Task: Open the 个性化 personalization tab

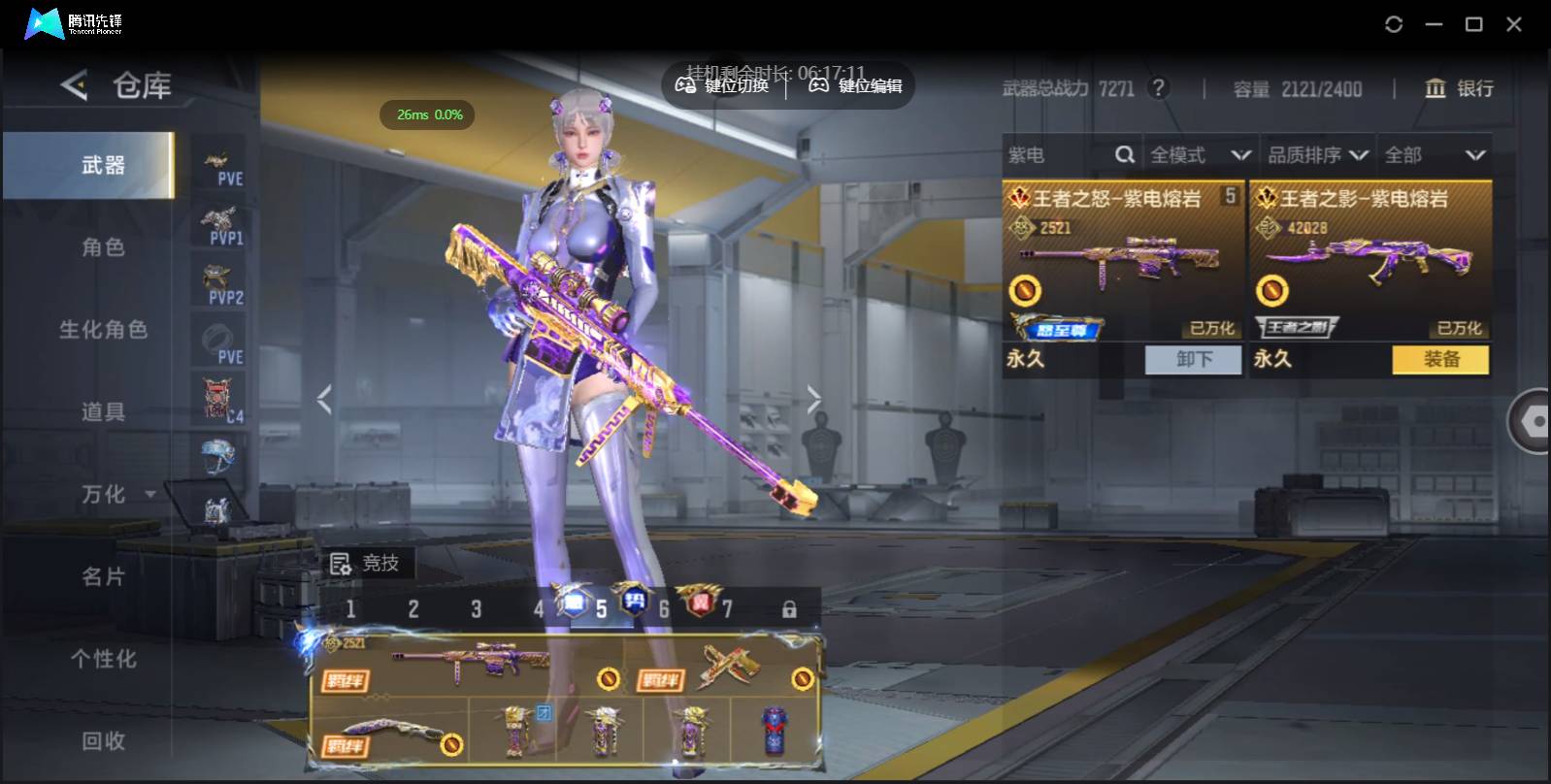Action: pos(102,660)
